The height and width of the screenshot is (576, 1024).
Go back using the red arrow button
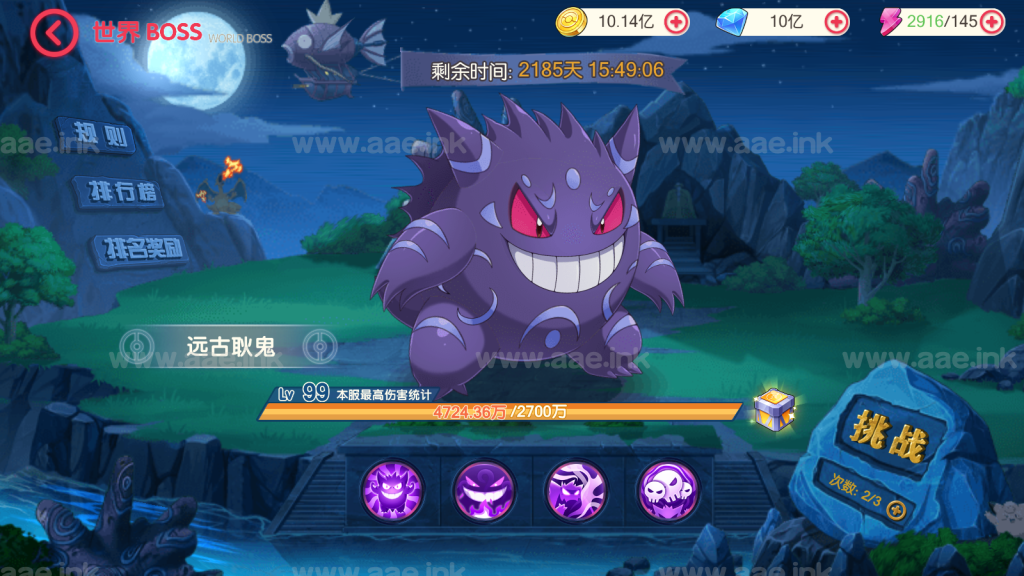point(52,33)
